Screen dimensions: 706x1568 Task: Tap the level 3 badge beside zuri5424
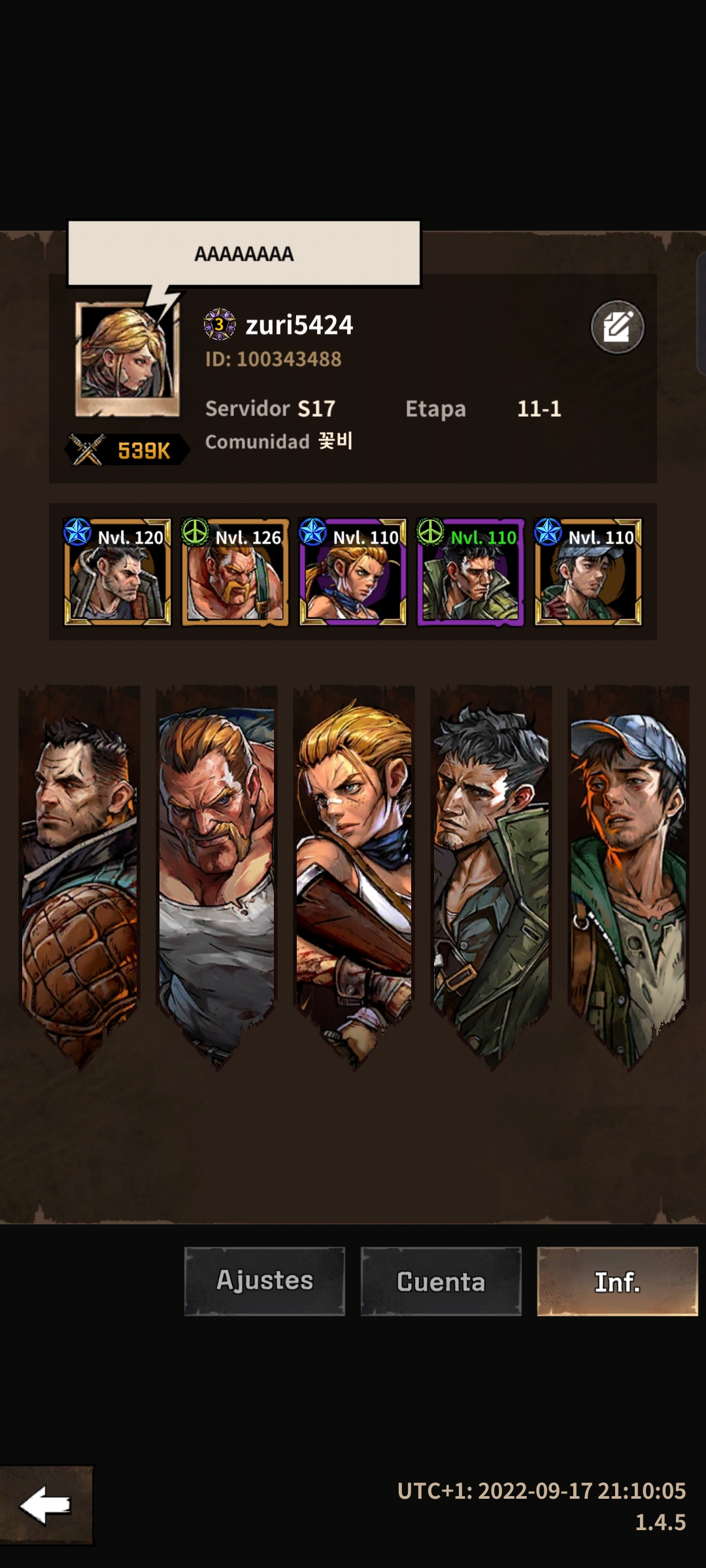tap(220, 324)
